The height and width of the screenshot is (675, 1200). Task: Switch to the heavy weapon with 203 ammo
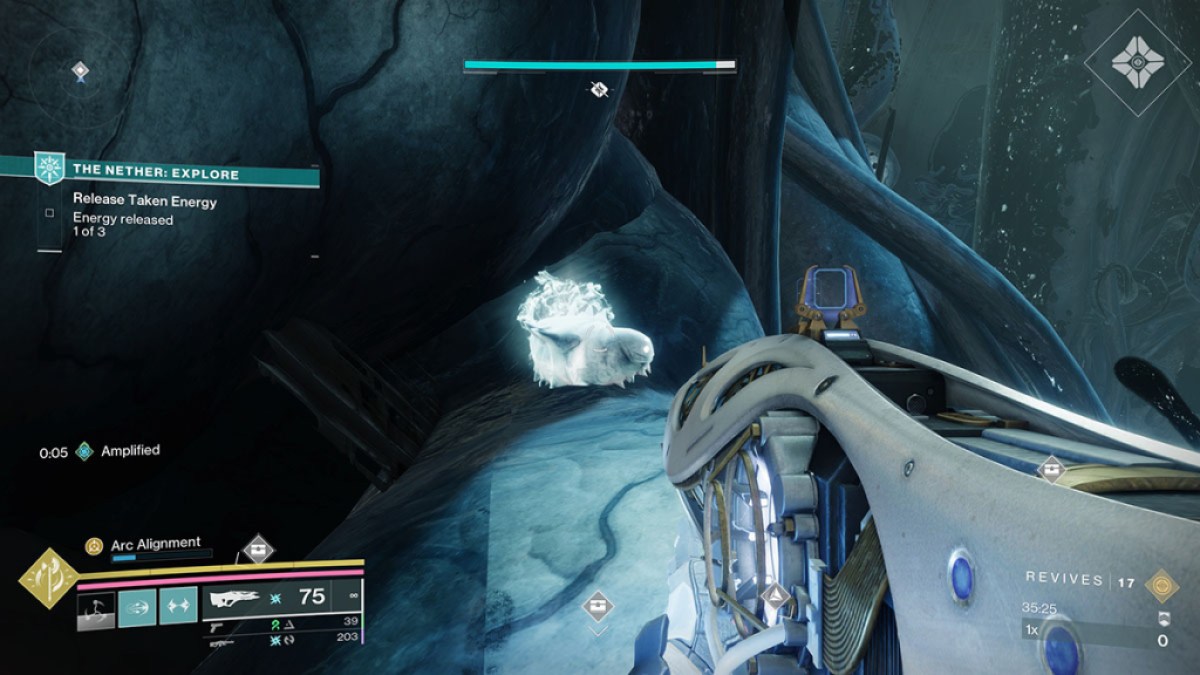tap(282, 637)
